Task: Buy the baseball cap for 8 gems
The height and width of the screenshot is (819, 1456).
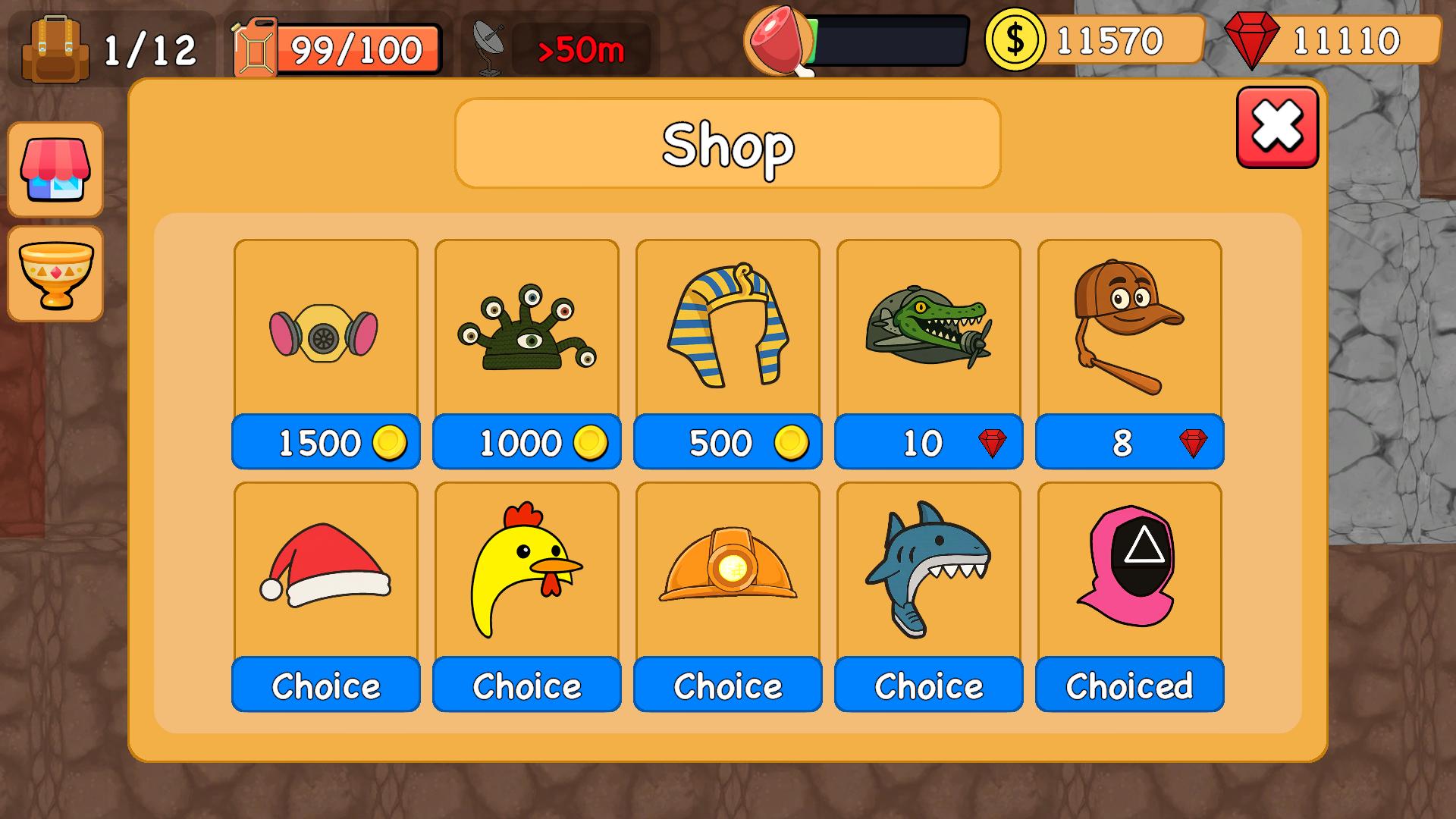Action: pos(1128,444)
